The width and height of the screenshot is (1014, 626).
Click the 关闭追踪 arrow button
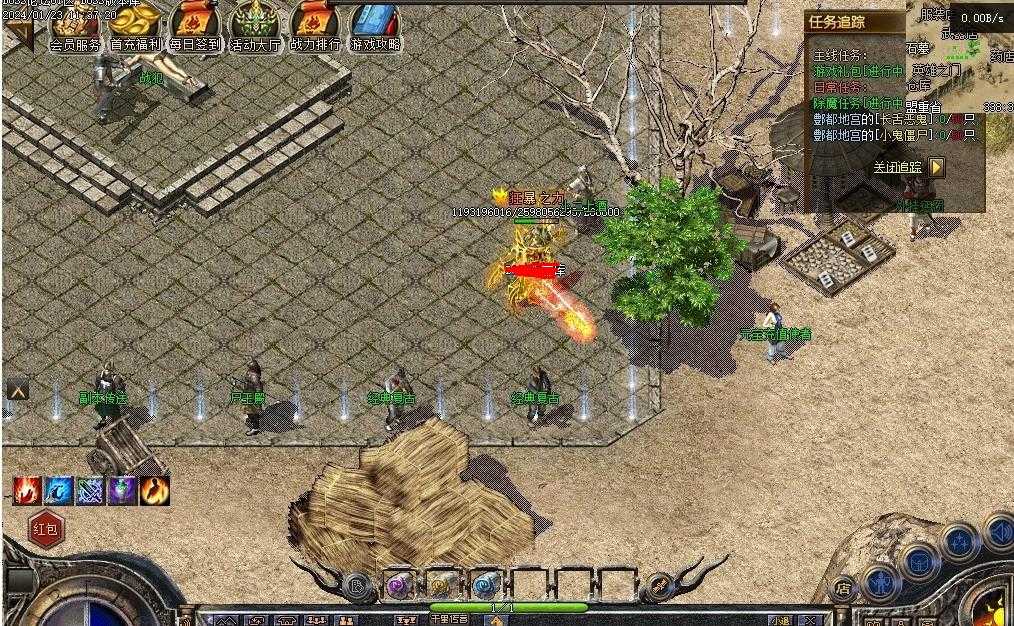pos(936,168)
